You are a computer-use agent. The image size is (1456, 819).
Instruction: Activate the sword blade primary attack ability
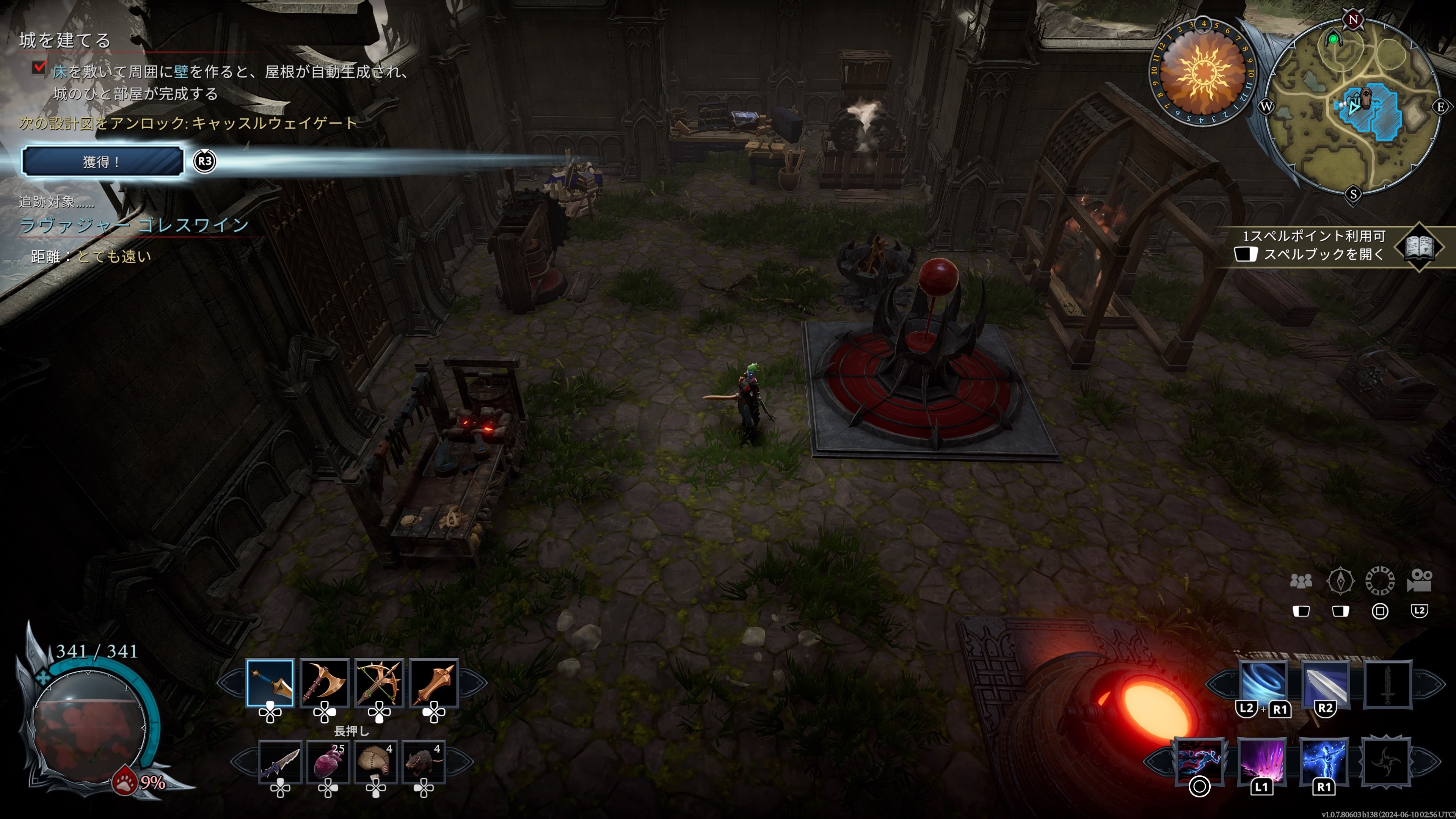1325,683
